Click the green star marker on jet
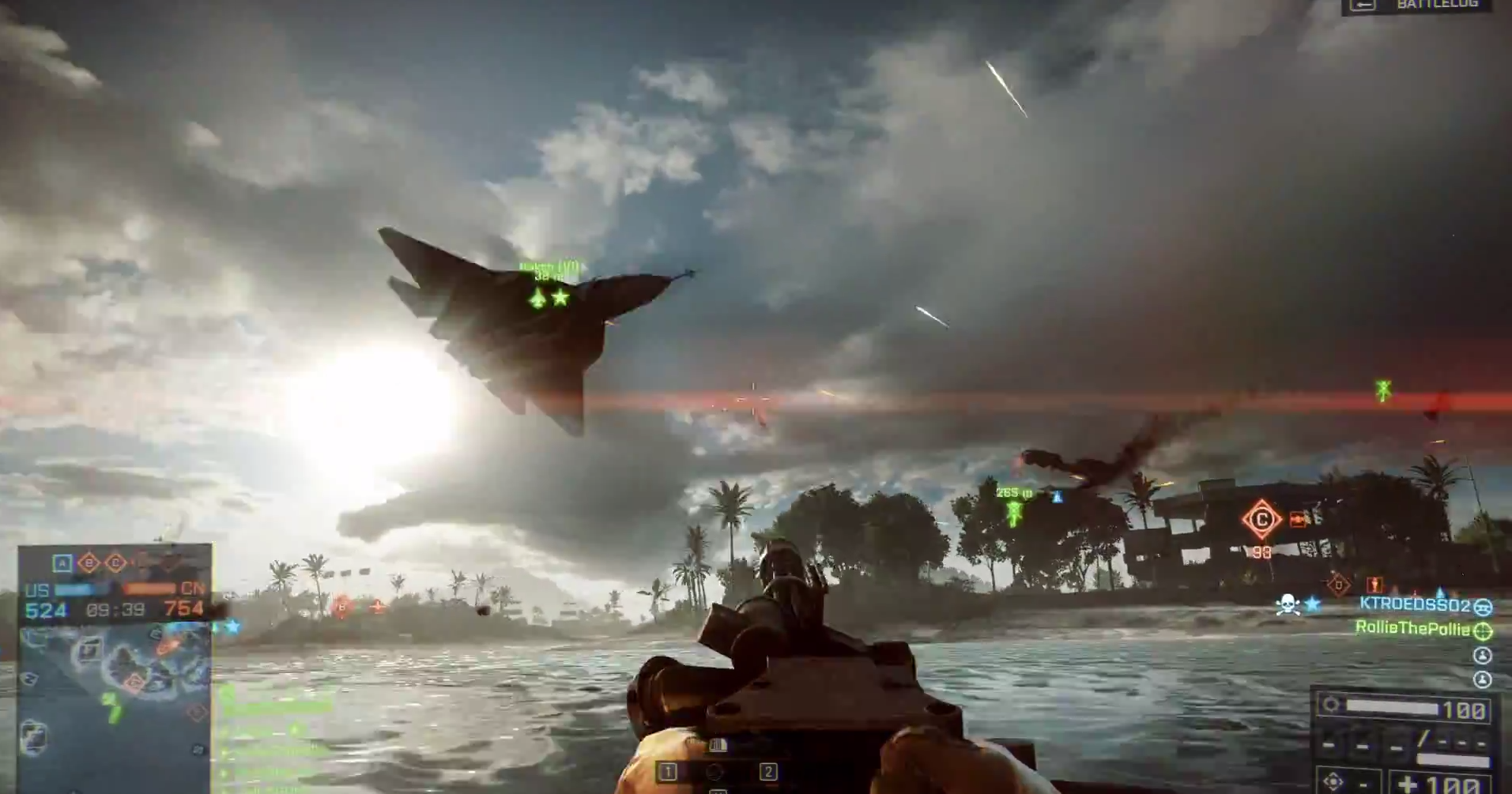This screenshot has height=794, width=1512. click(561, 298)
